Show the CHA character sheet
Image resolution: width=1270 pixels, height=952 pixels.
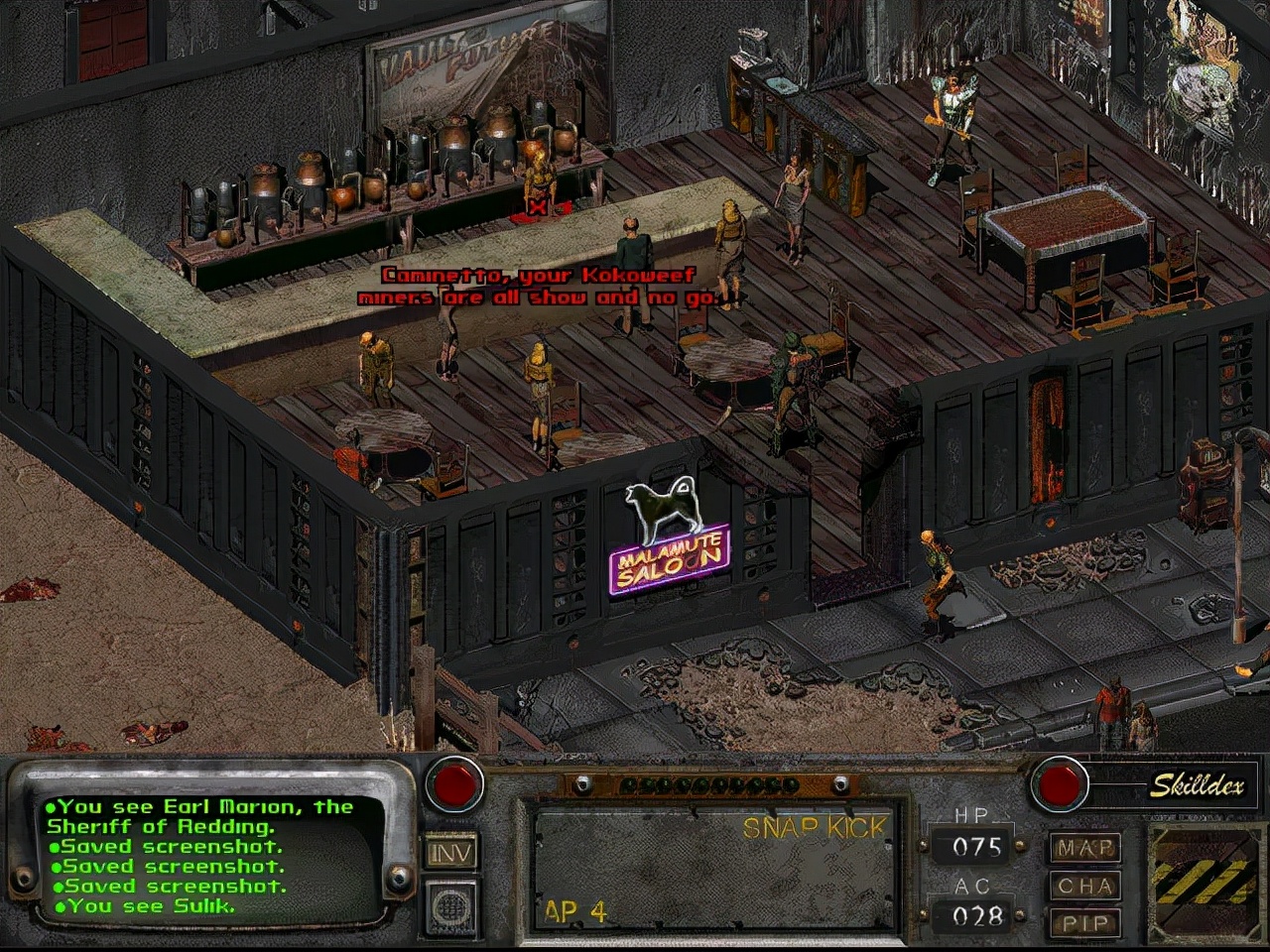[x=1084, y=886]
